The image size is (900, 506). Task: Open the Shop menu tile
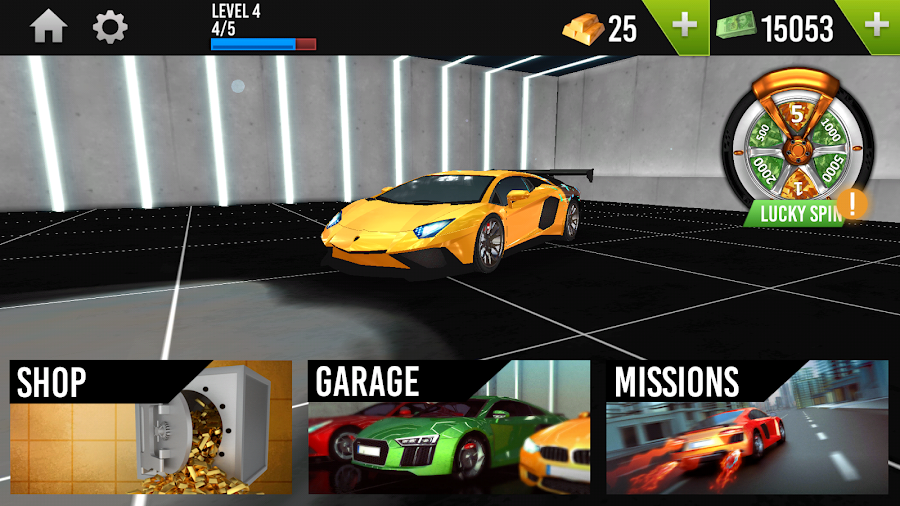tap(151, 427)
